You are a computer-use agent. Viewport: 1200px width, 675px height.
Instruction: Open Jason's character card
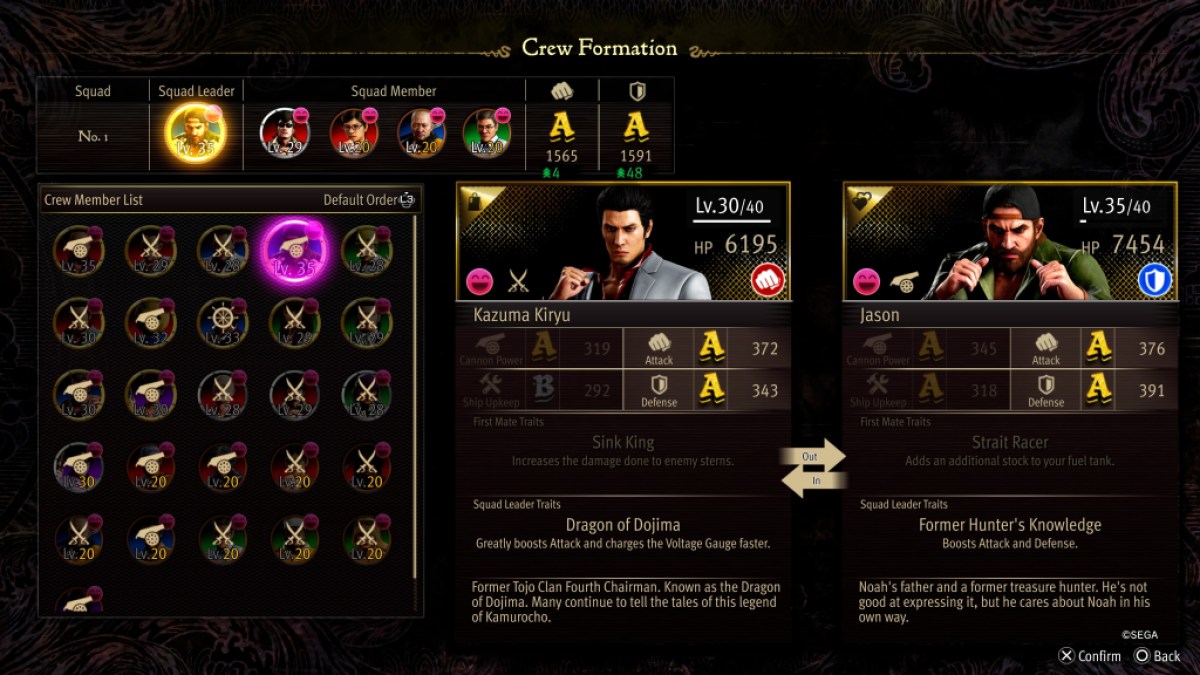coord(1010,242)
